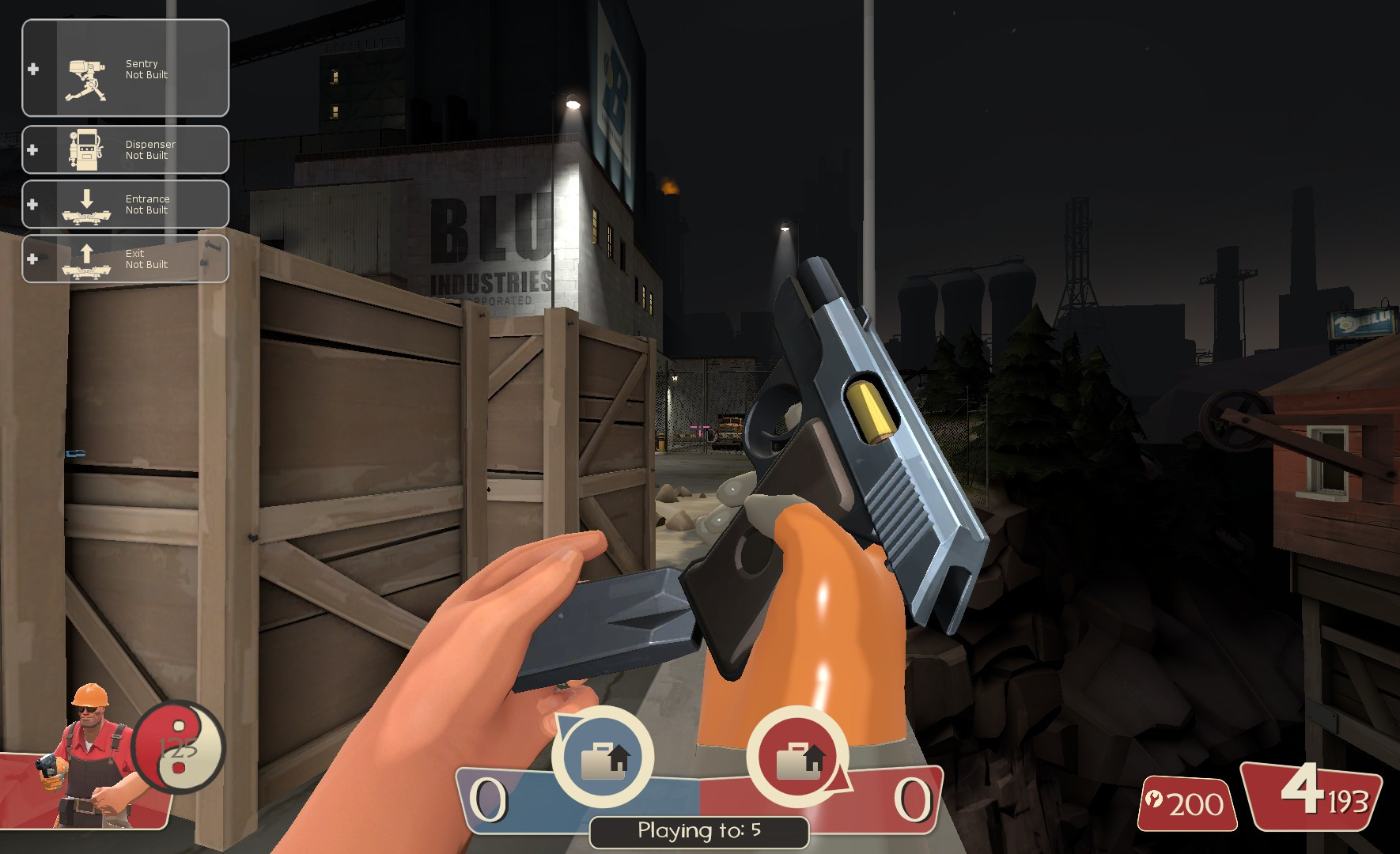Click the Playing to: 5 banner
The height and width of the screenshot is (854, 1400).
pos(699,831)
